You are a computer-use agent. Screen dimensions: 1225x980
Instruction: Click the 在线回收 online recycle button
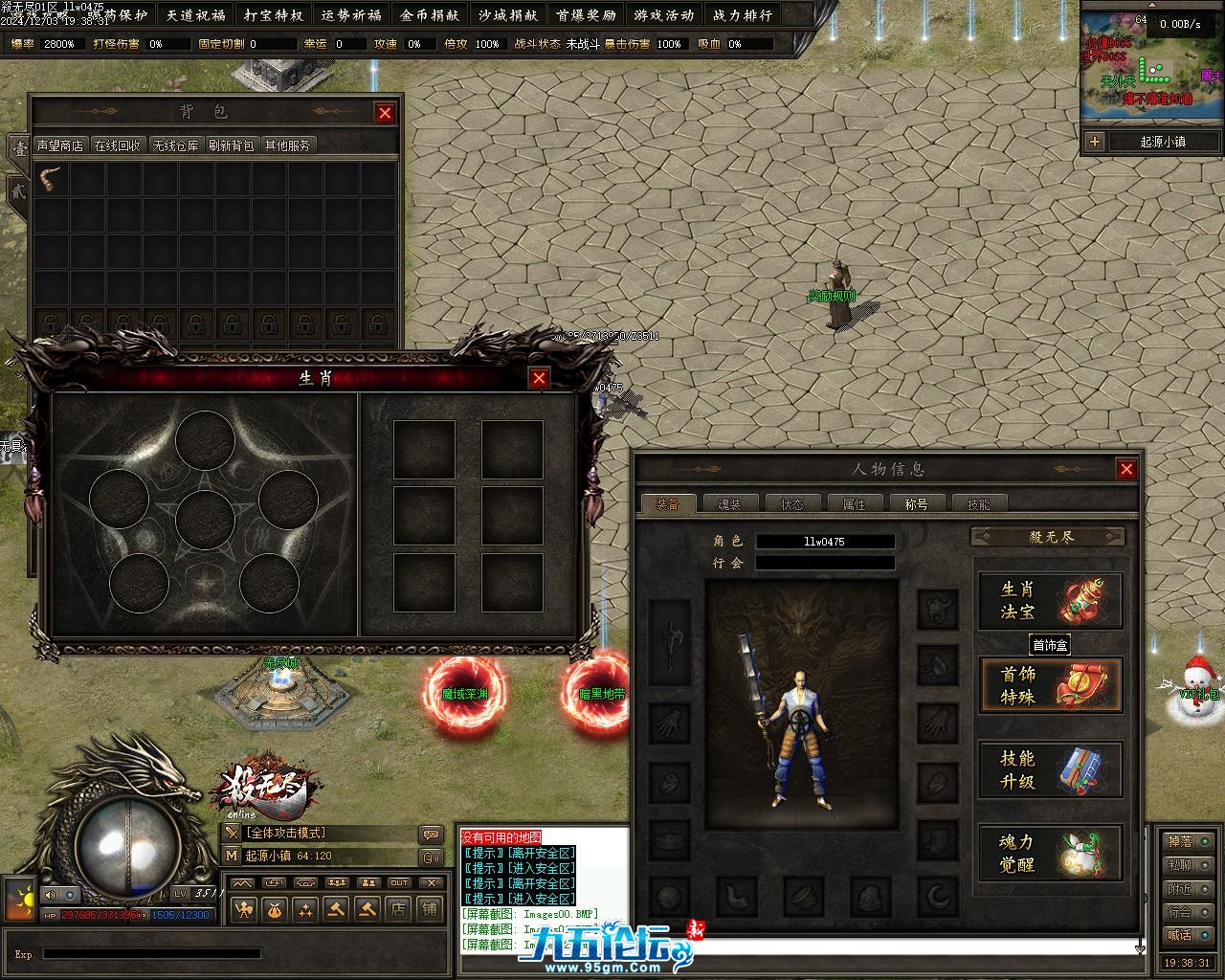tap(118, 145)
